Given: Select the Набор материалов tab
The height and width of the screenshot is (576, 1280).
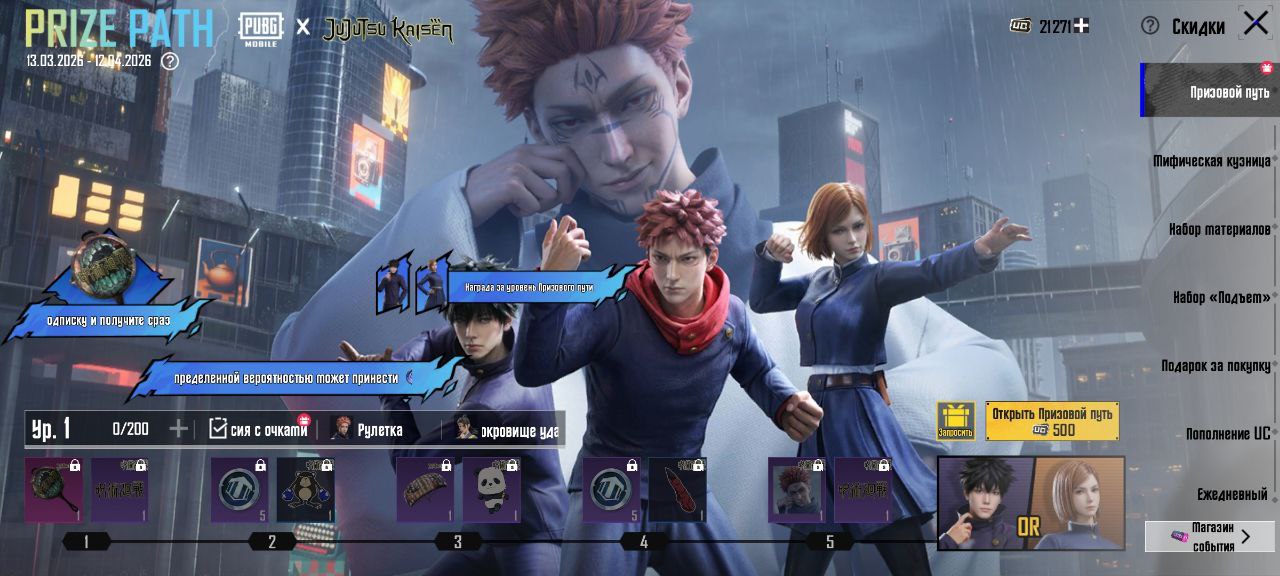Looking at the screenshot, I should coord(1218,229).
